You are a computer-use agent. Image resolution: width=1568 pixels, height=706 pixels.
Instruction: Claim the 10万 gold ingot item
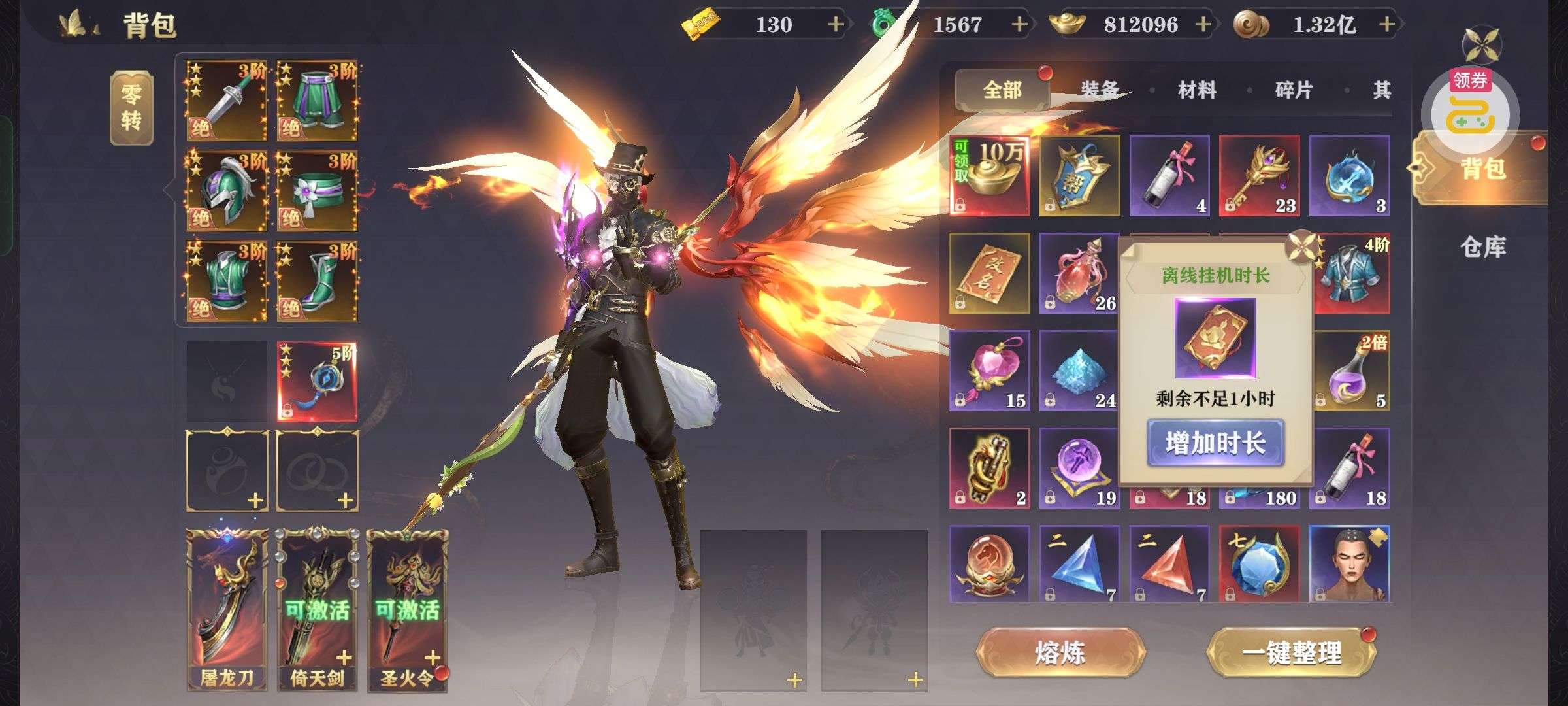(989, 175)
